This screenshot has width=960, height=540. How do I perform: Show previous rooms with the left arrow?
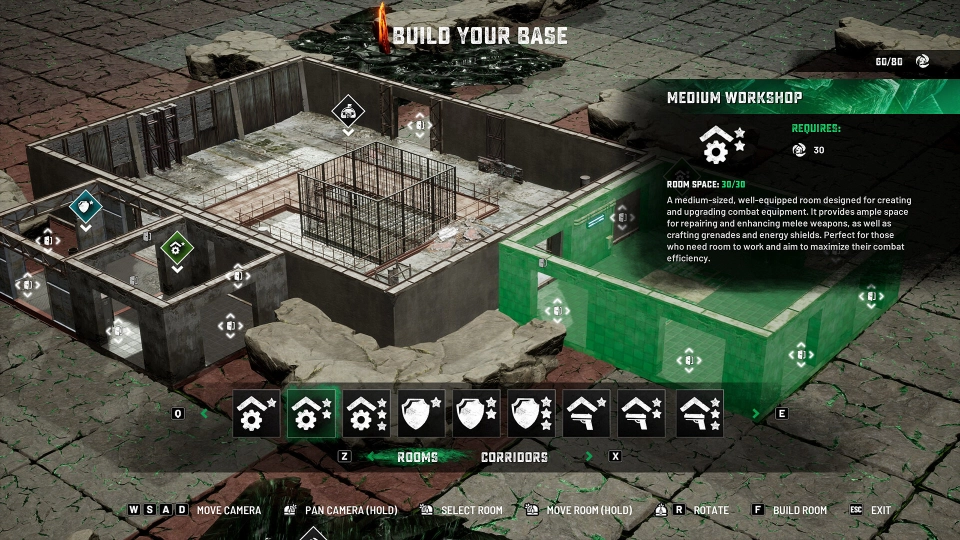[x=205, y=413]
